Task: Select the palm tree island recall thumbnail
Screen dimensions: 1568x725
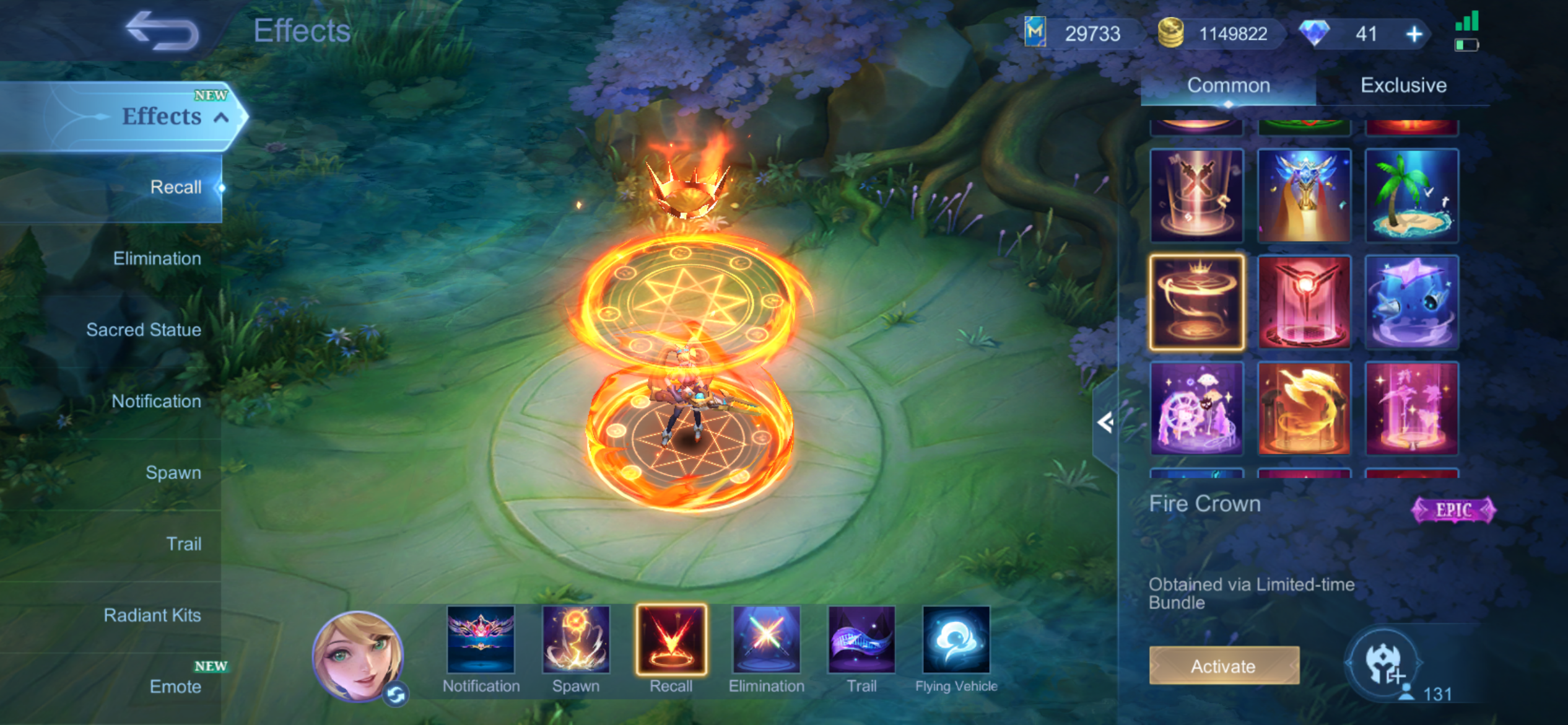Action: (1411, 196)
